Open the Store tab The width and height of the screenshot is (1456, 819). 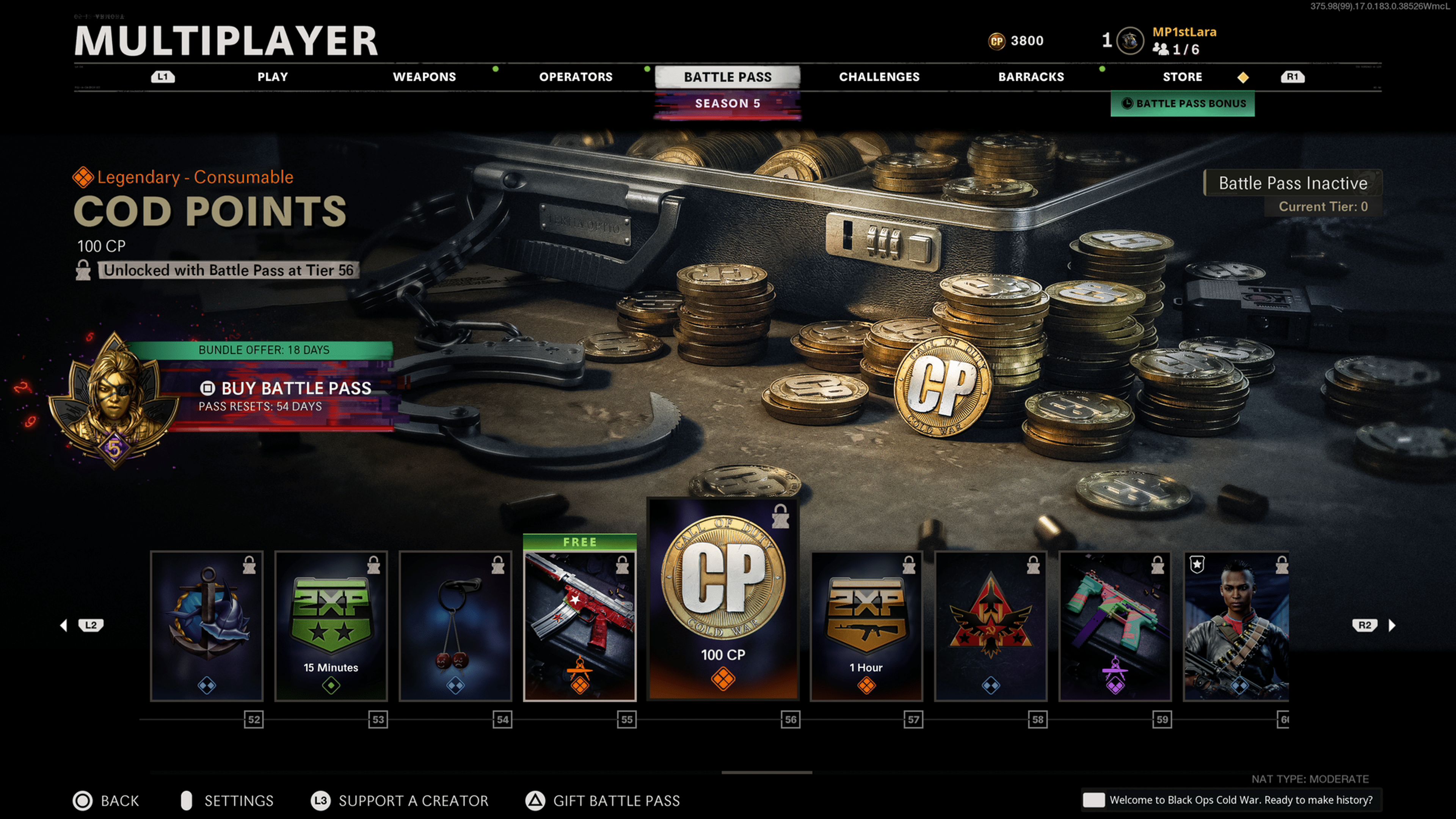(1182, 77)
